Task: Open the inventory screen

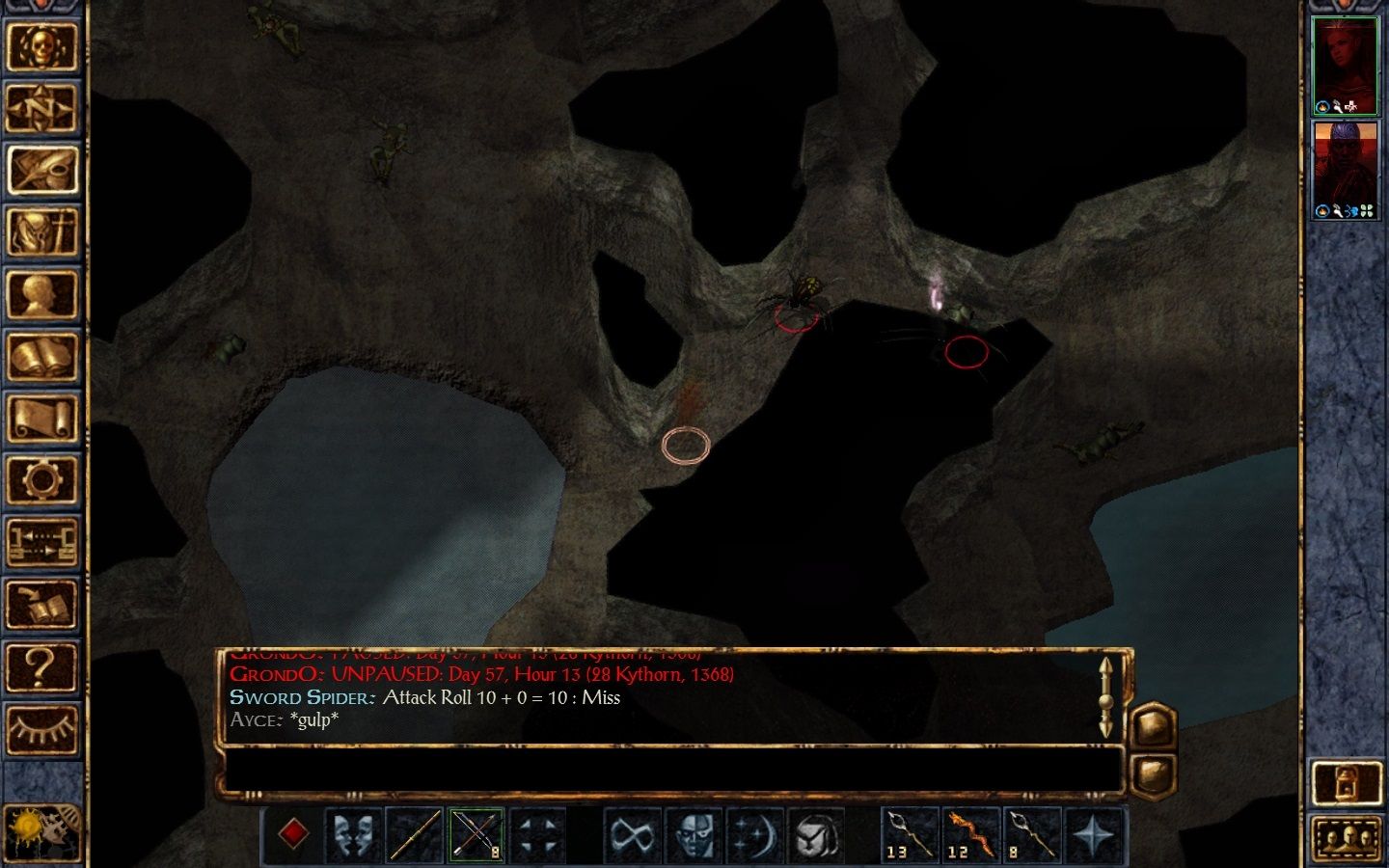Action: click(x=41, y=233)
